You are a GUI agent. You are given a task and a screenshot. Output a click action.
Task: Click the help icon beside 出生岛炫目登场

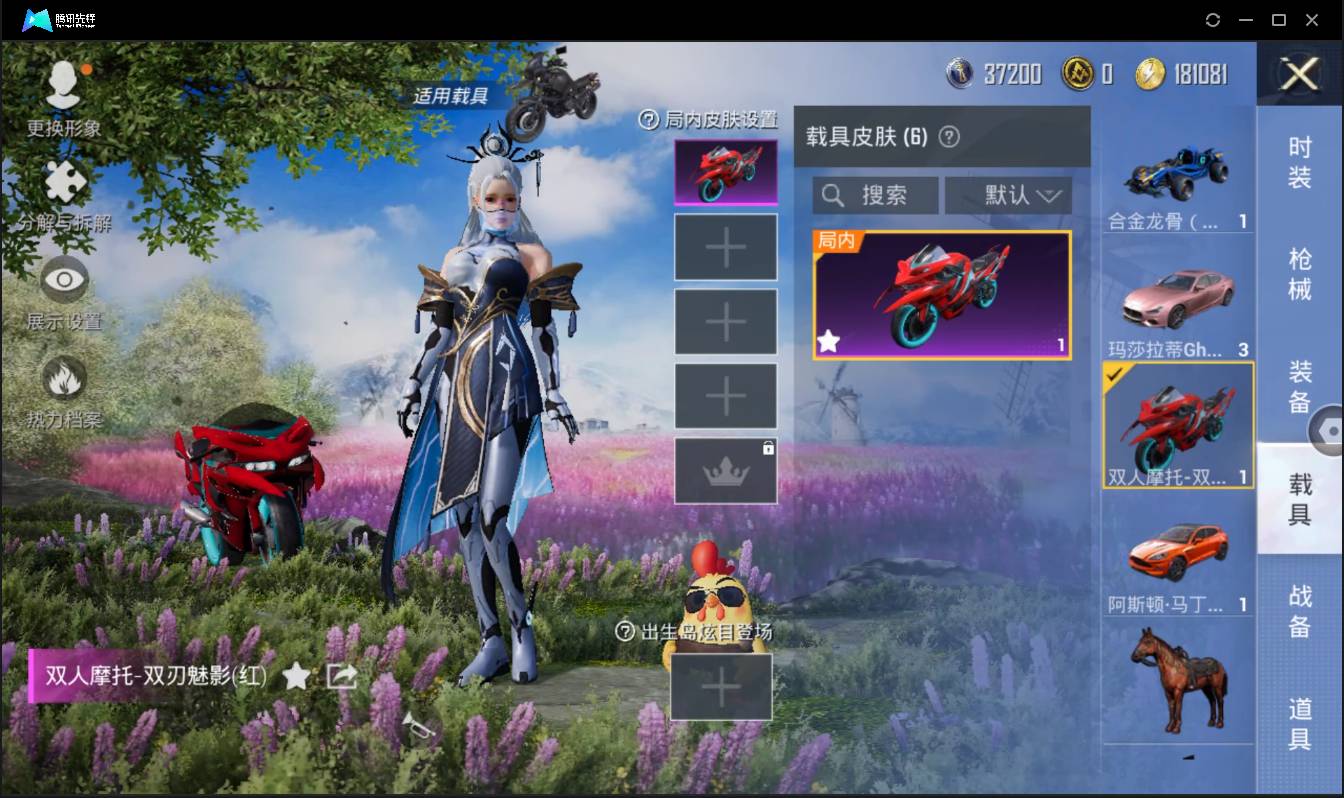[x=623, y=632]
